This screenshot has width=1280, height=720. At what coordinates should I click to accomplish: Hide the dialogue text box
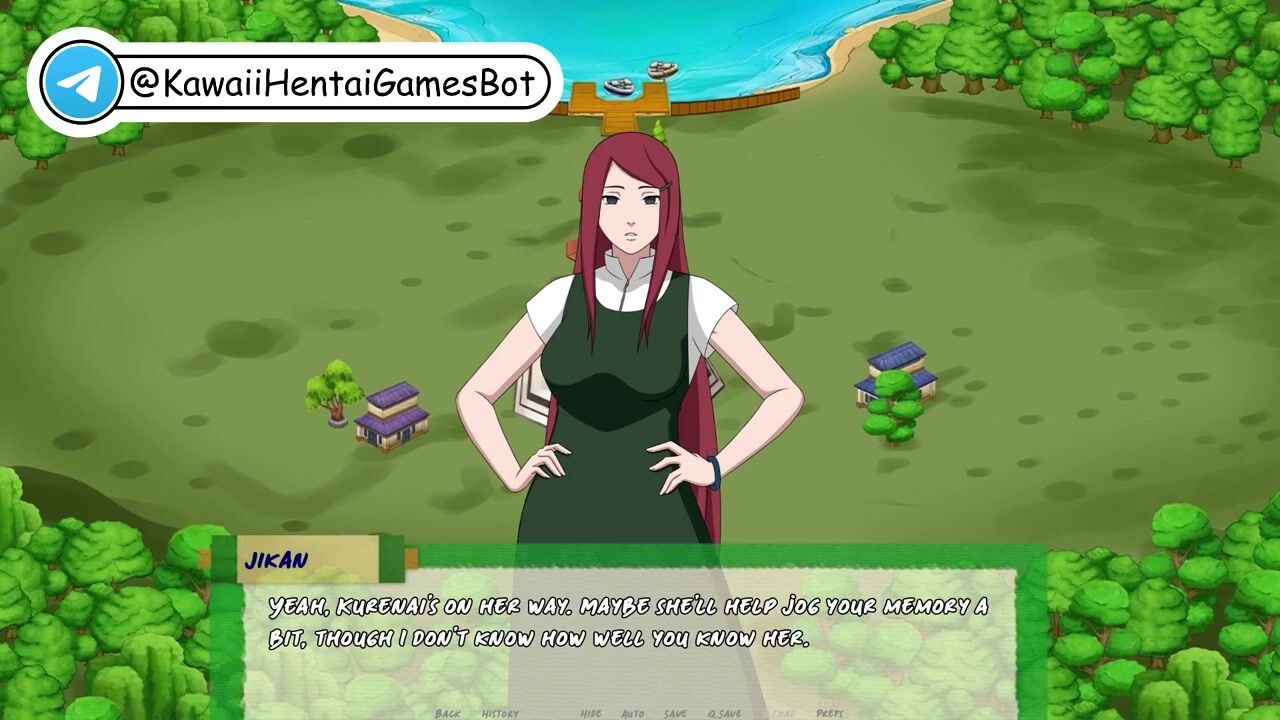[591, 713]
